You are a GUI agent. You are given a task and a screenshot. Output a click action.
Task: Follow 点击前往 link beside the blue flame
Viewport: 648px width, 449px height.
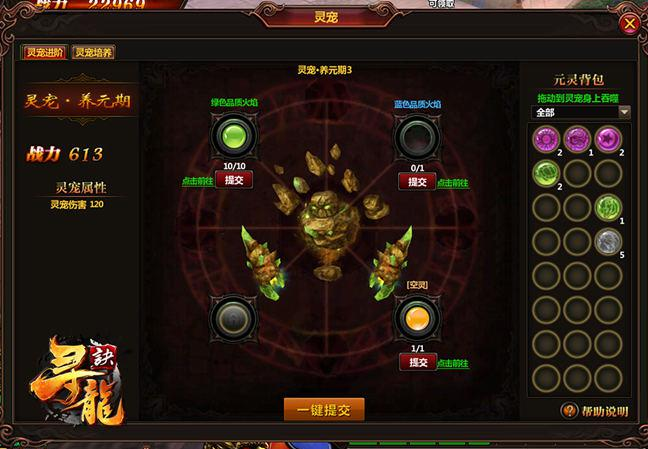pos(453,182)
